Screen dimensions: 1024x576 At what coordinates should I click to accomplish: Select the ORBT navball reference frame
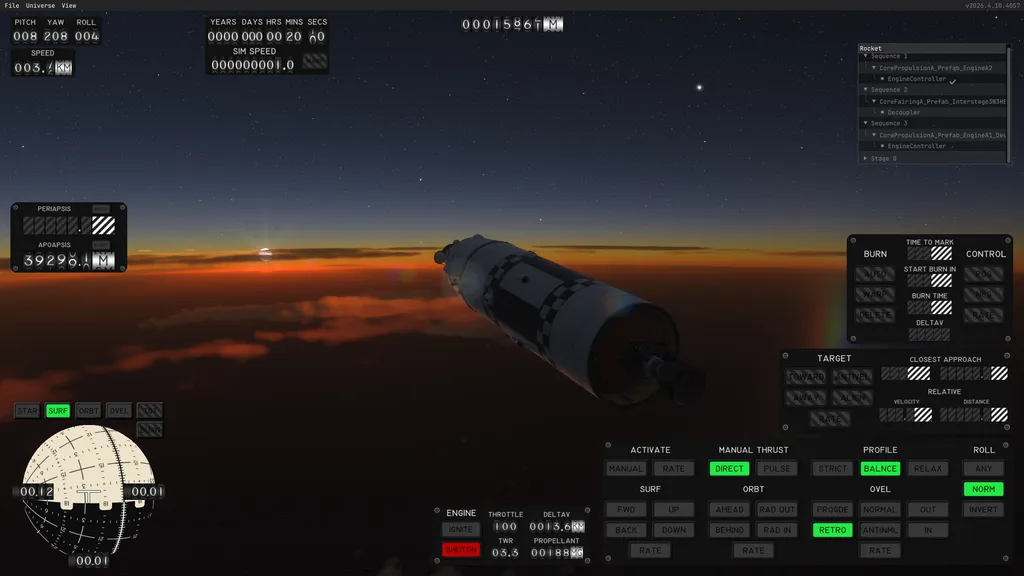[x=88, y=411]
